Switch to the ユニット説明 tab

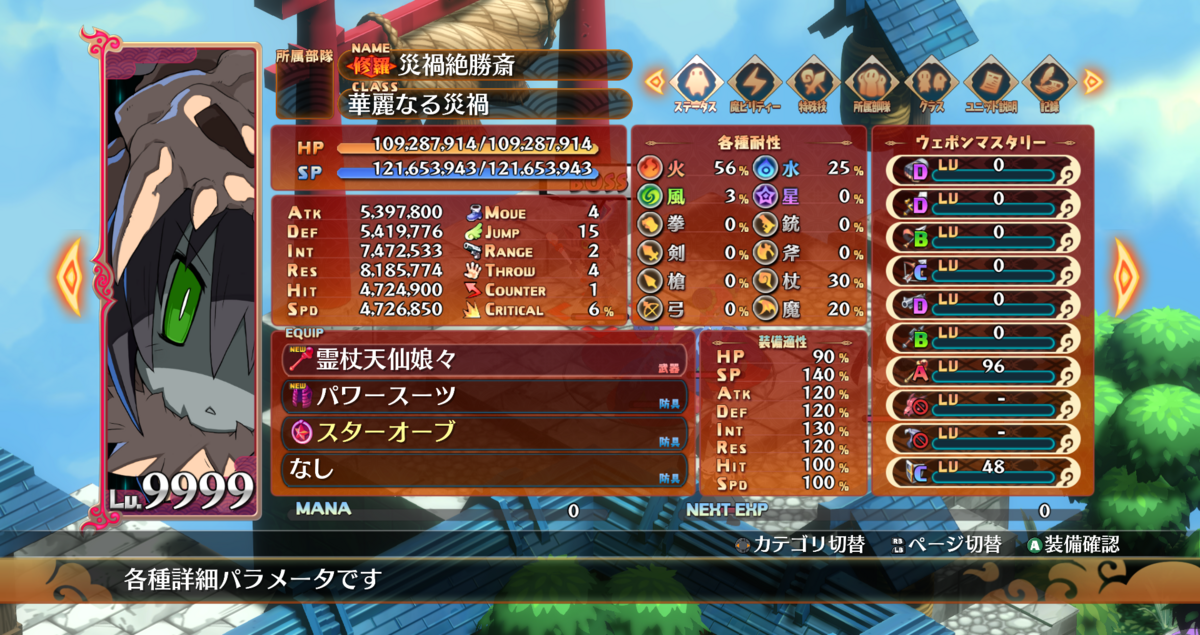(x=991, y=84)
